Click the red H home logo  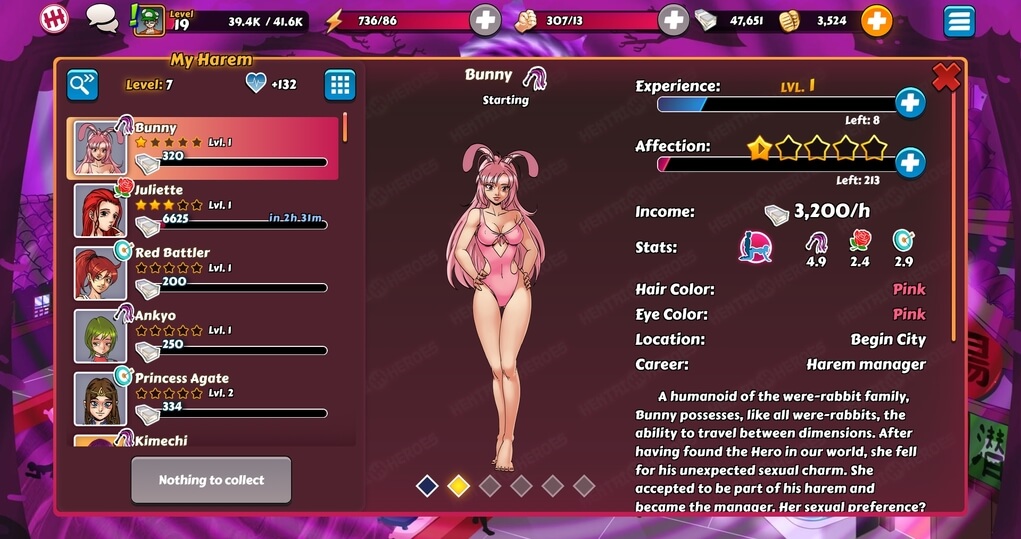pyautogui.click(x=54, y=18)
